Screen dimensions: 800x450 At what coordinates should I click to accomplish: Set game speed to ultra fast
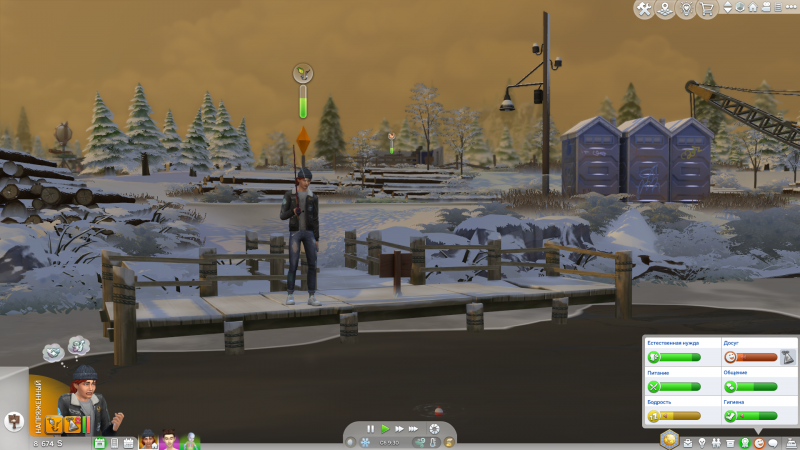tap(412, 429)
